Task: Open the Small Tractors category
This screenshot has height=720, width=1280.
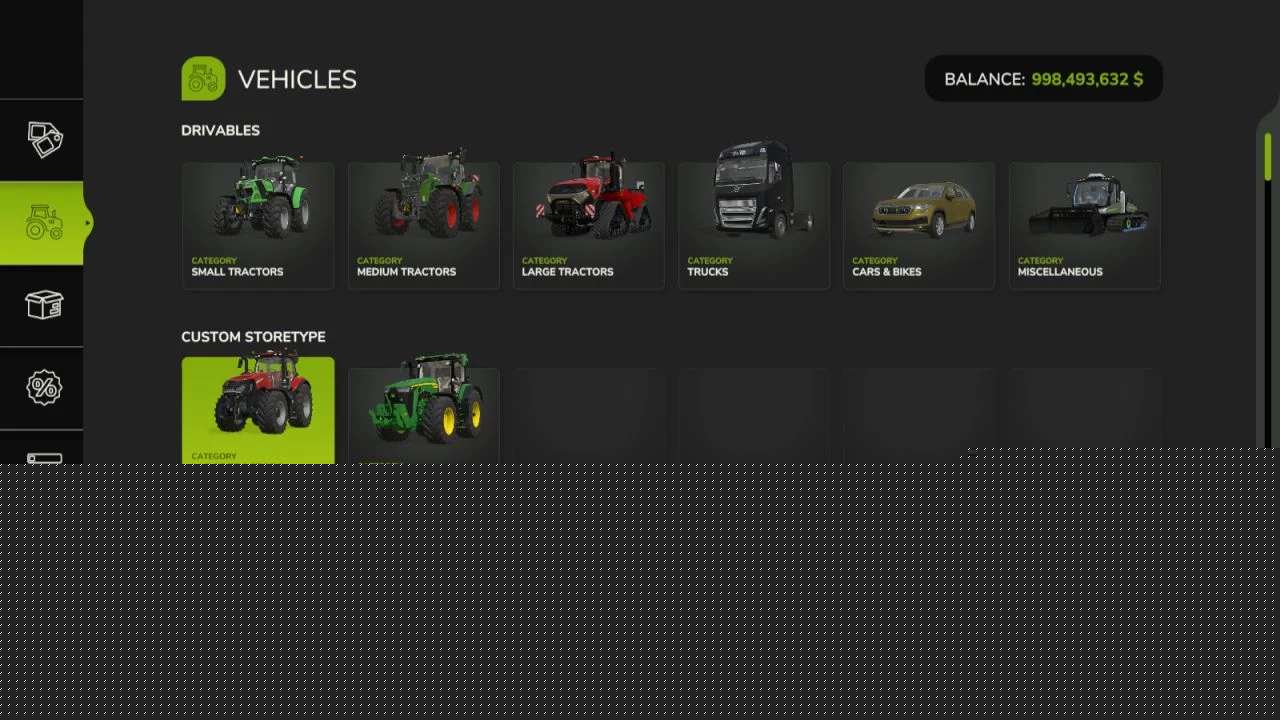Action: point(258,226)
